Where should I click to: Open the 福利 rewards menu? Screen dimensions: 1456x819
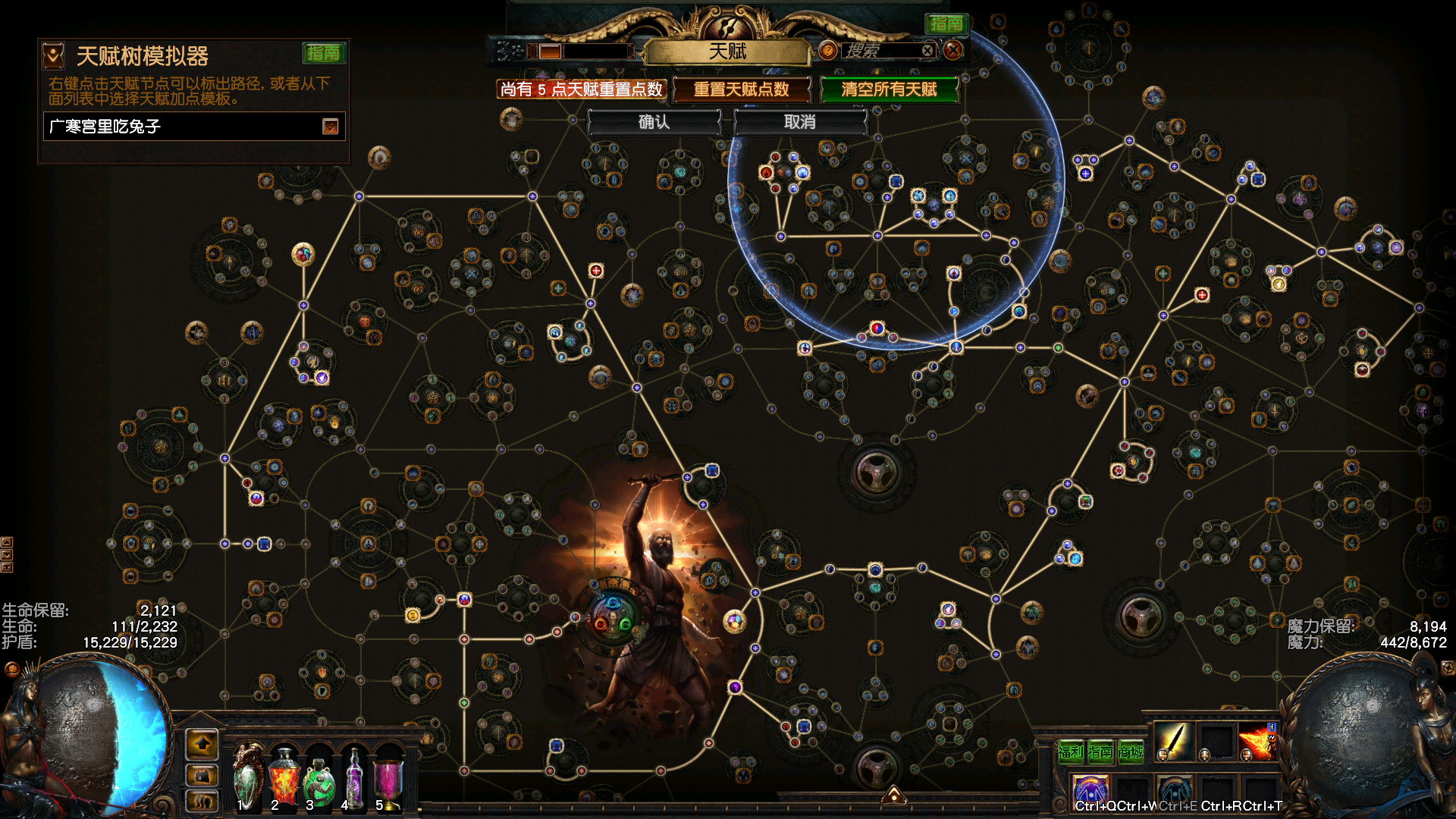(x=1070, y=752)
